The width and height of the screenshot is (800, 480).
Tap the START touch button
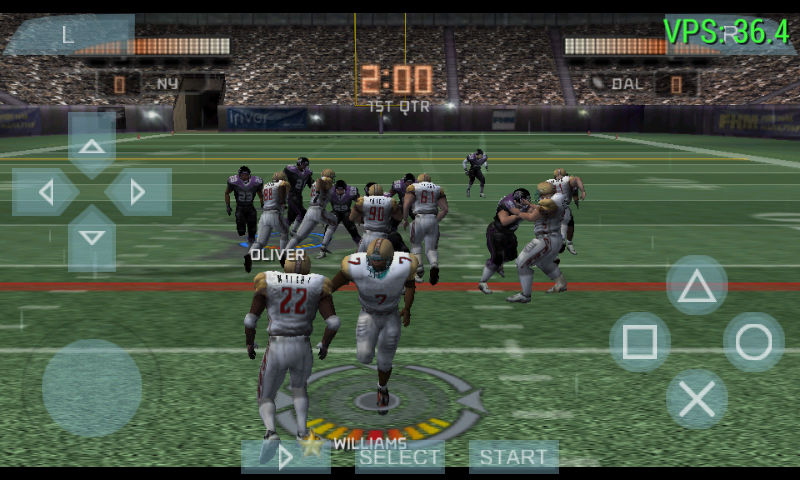(513, 457)
